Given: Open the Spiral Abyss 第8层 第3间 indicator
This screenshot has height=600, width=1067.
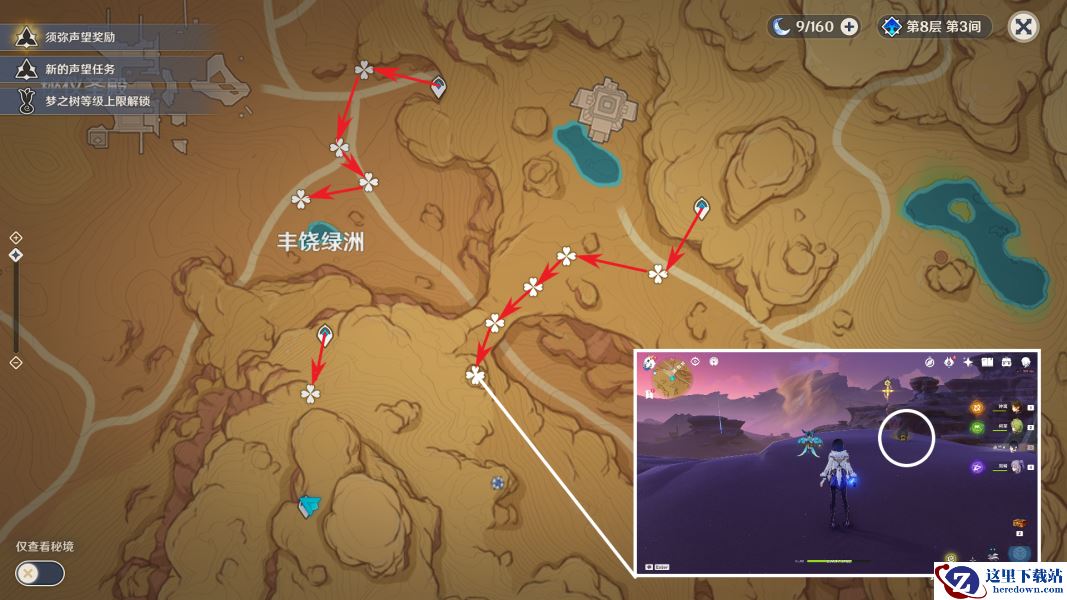Looking at the screenshot, I should point(934,27).
